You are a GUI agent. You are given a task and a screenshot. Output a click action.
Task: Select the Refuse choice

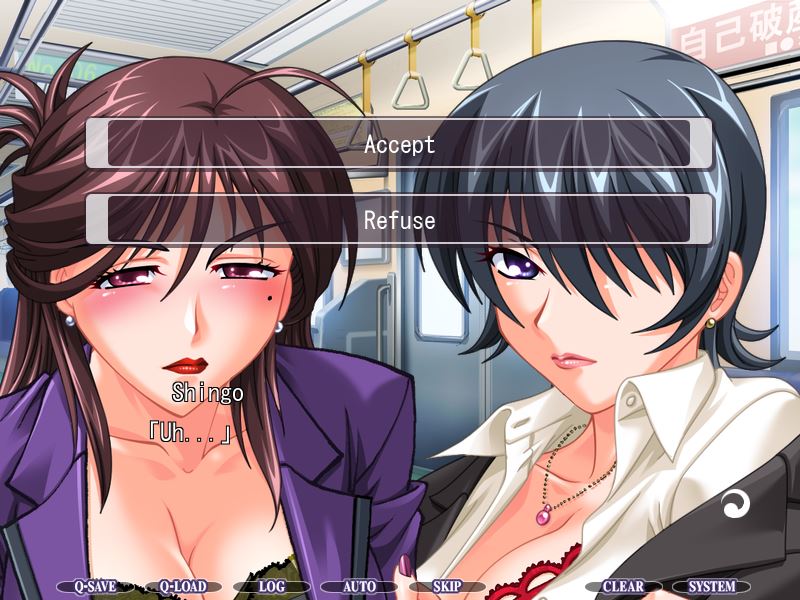(x=399, y=220)
